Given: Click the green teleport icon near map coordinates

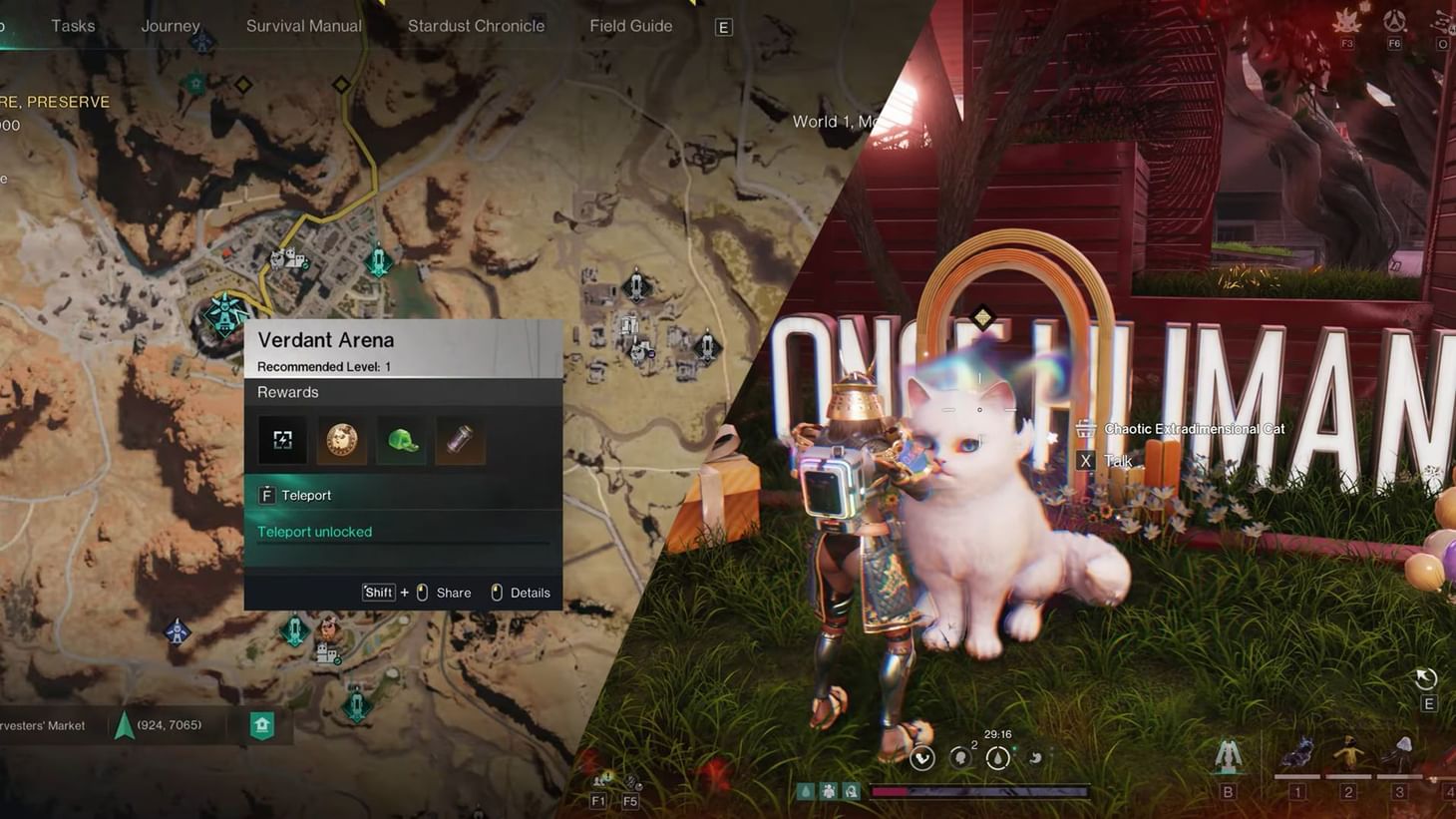Looking at the screenshot, I should point(261,725).
